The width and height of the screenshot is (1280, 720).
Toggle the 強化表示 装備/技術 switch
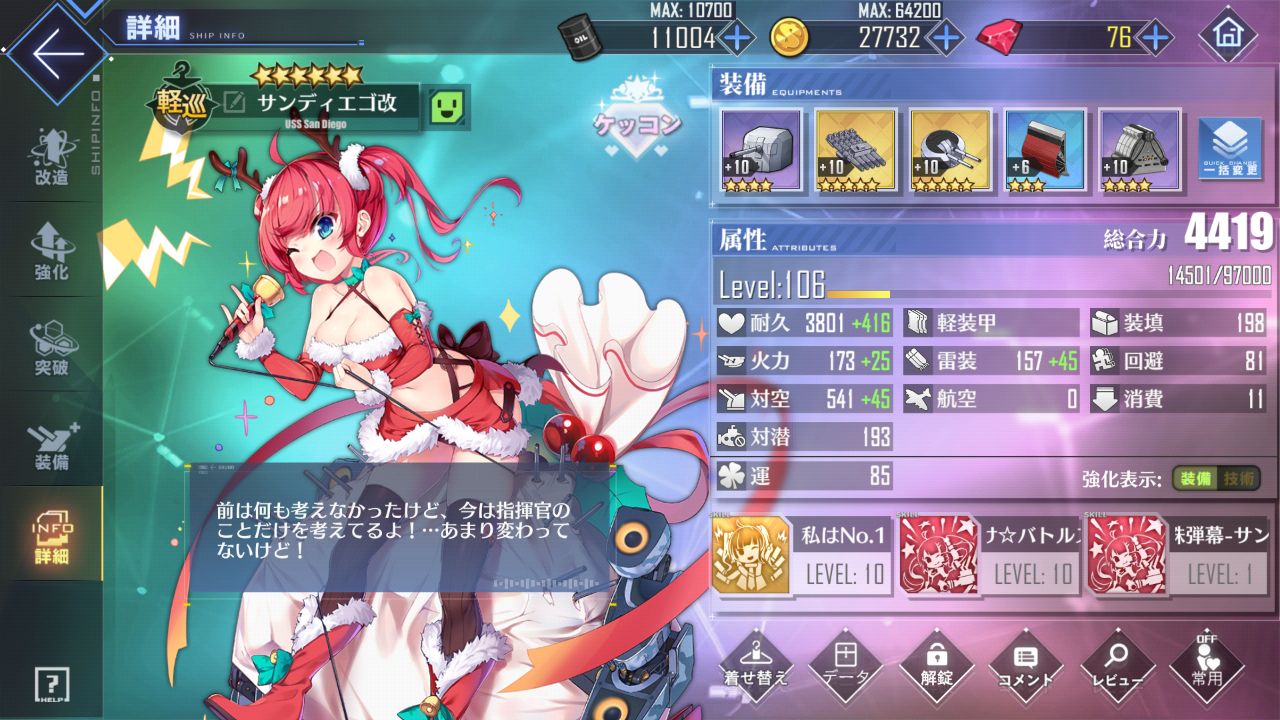pos(1215,478)
